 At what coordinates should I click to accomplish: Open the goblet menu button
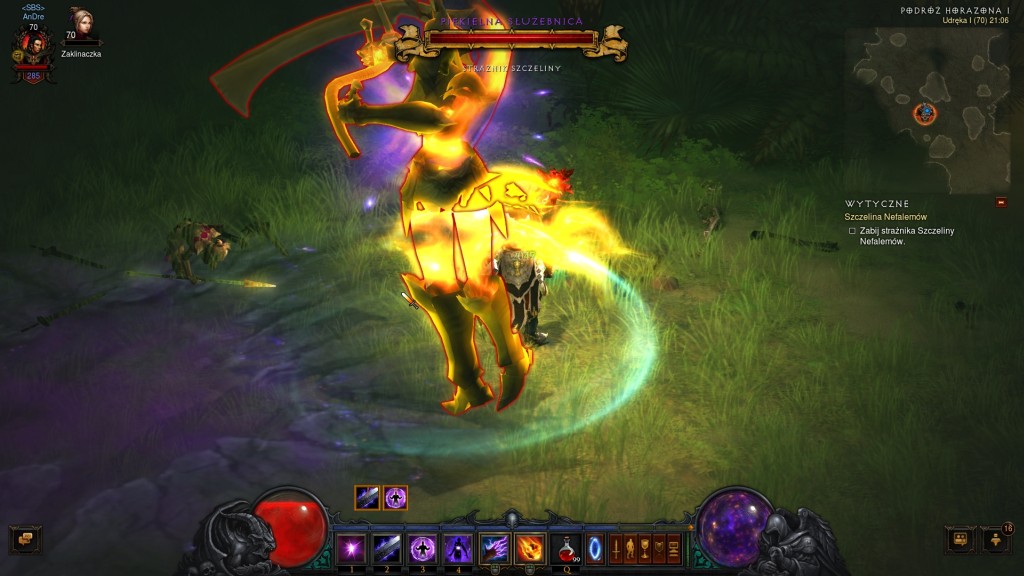(645, 548)
